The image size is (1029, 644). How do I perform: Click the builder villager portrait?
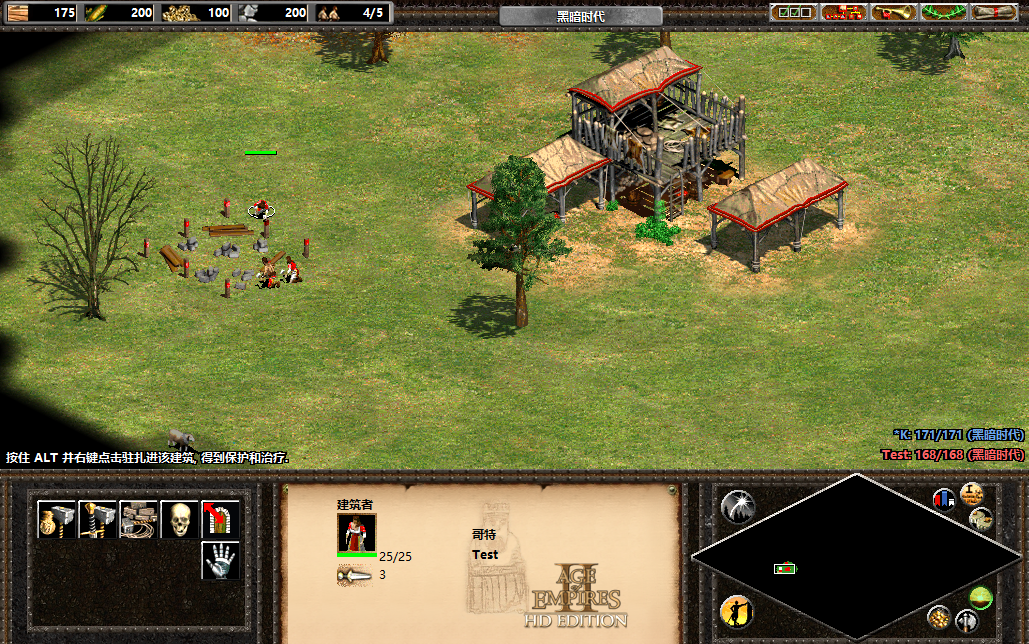coord(357,532)
